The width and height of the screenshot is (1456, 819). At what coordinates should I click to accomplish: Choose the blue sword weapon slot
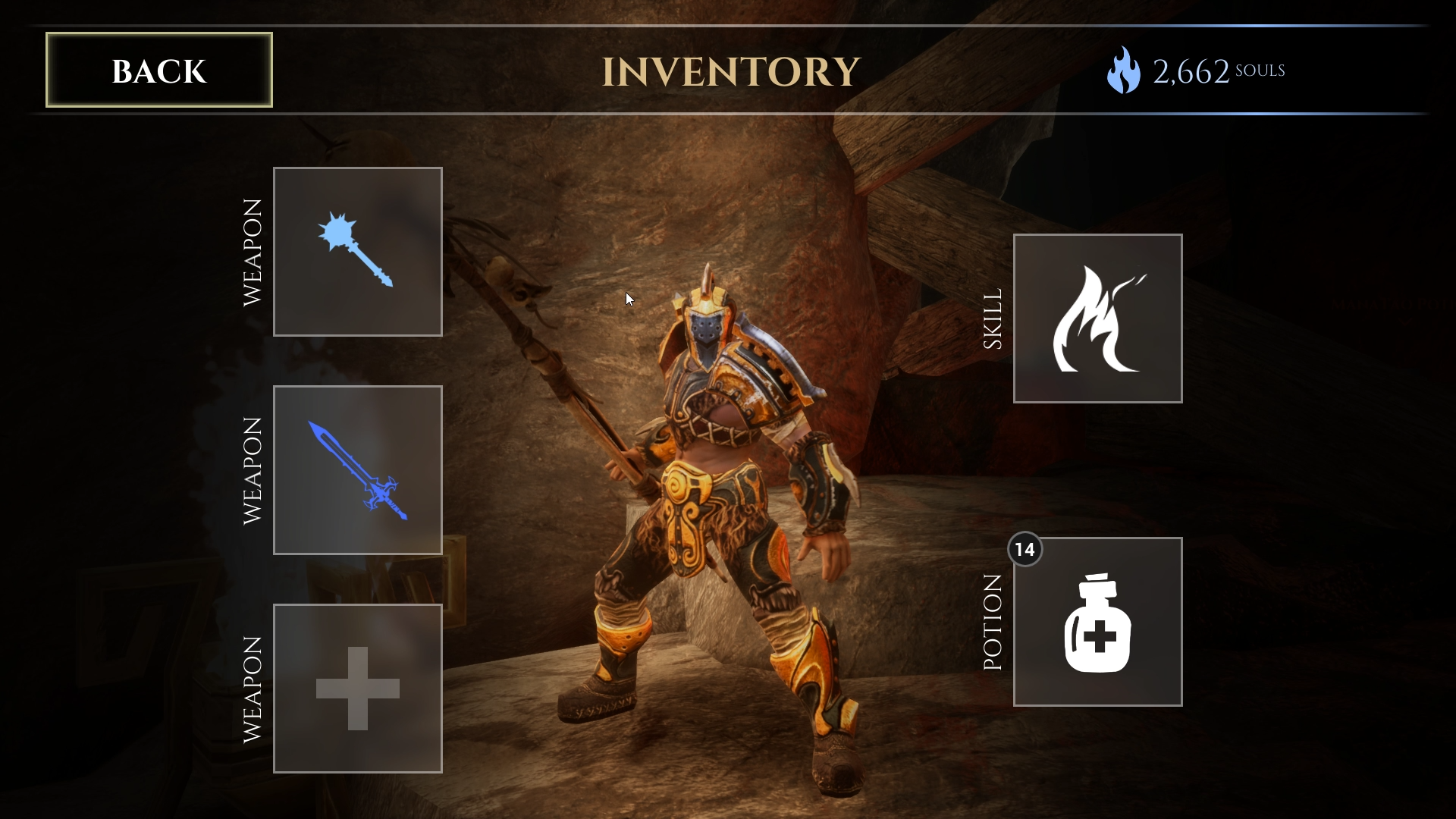(357, 470)
